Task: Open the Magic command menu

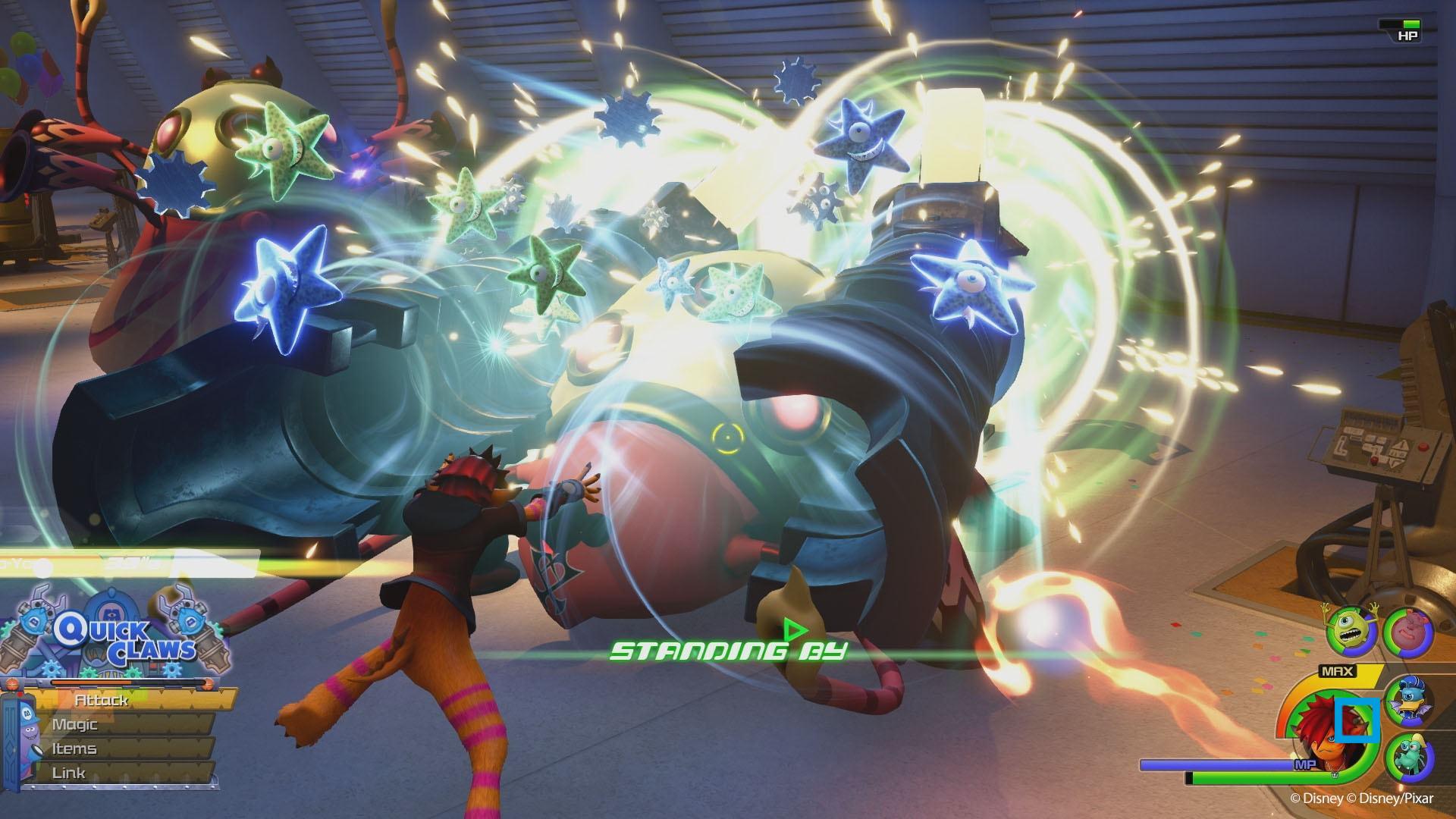Action: pyautogui.click(x=76, y=723)
